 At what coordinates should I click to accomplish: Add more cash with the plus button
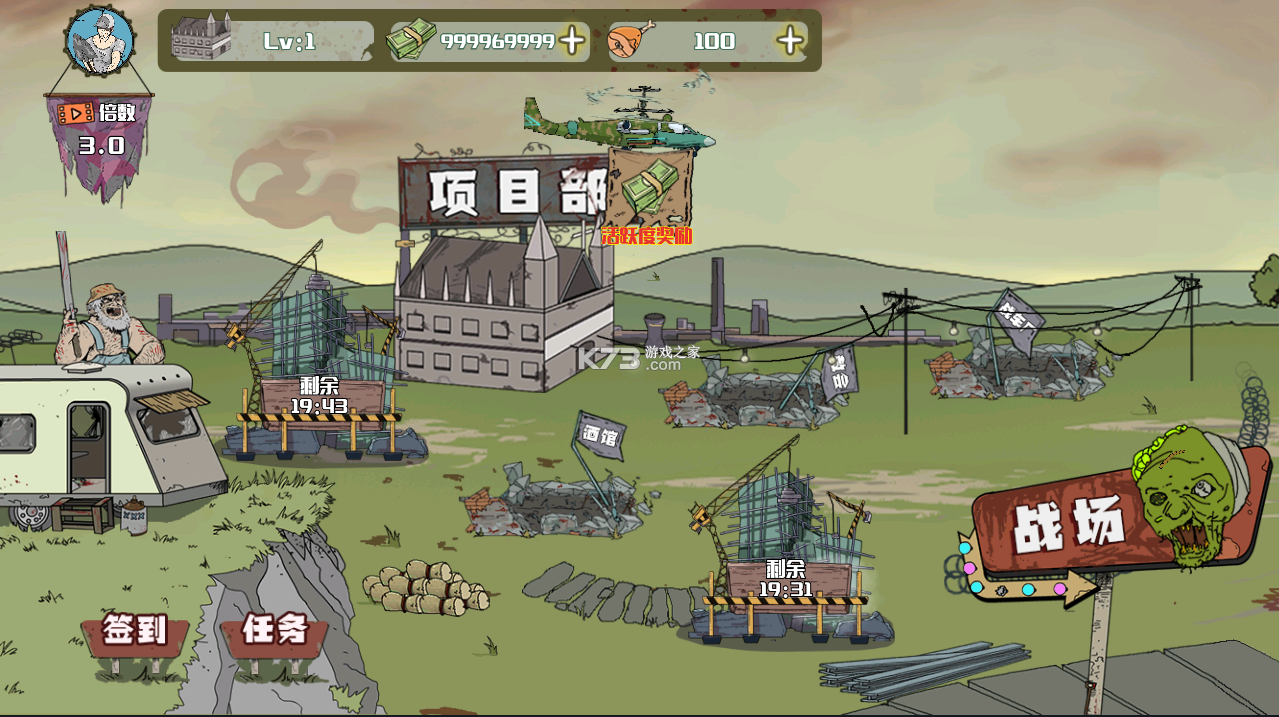tap(572, 41)
